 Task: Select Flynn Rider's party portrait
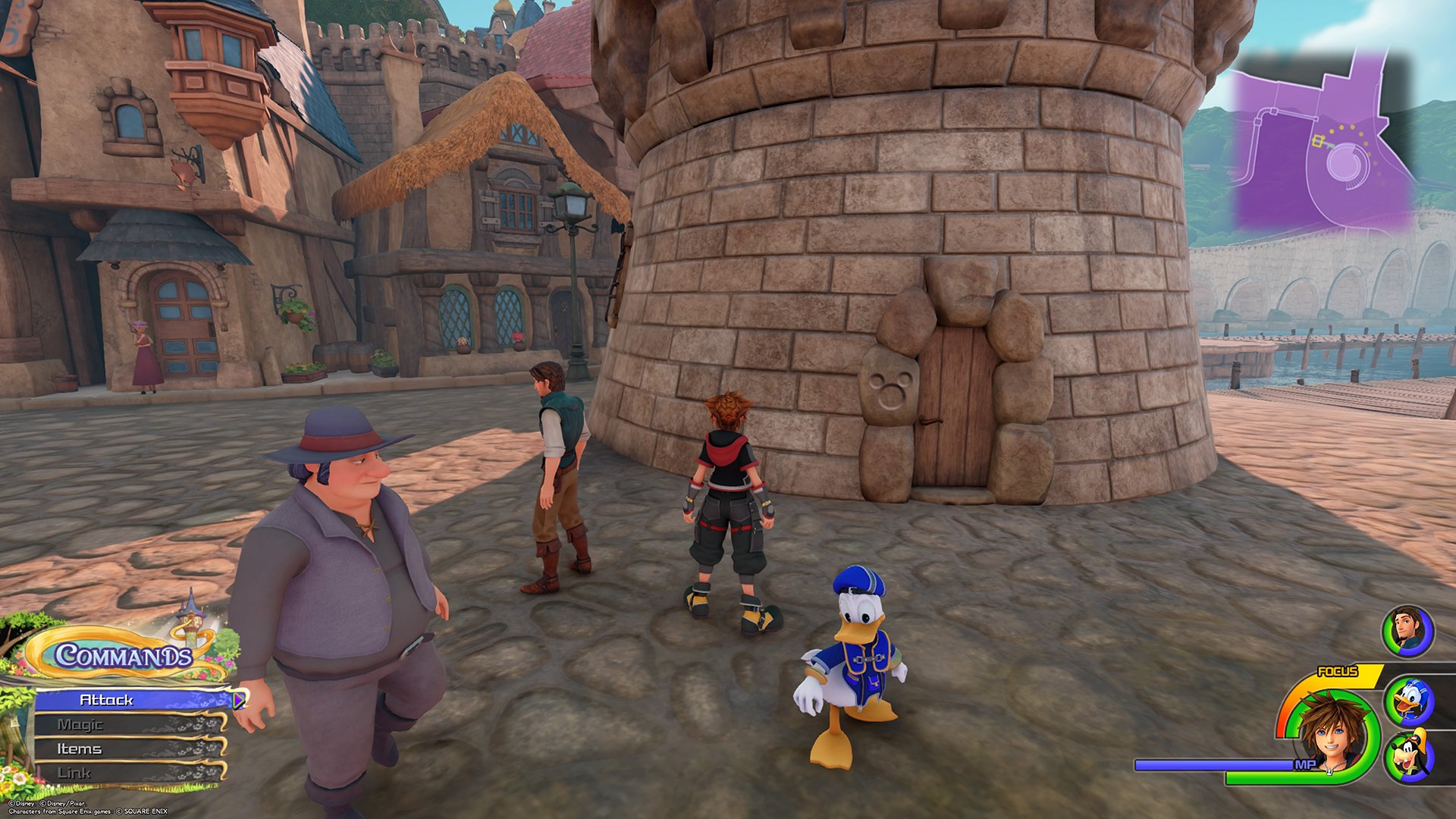click(x=1407, y=630)
